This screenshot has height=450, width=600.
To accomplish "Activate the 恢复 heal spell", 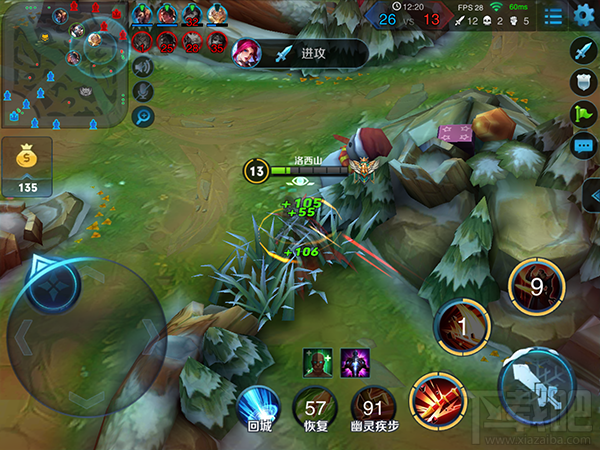I will [x=316, y=407].
